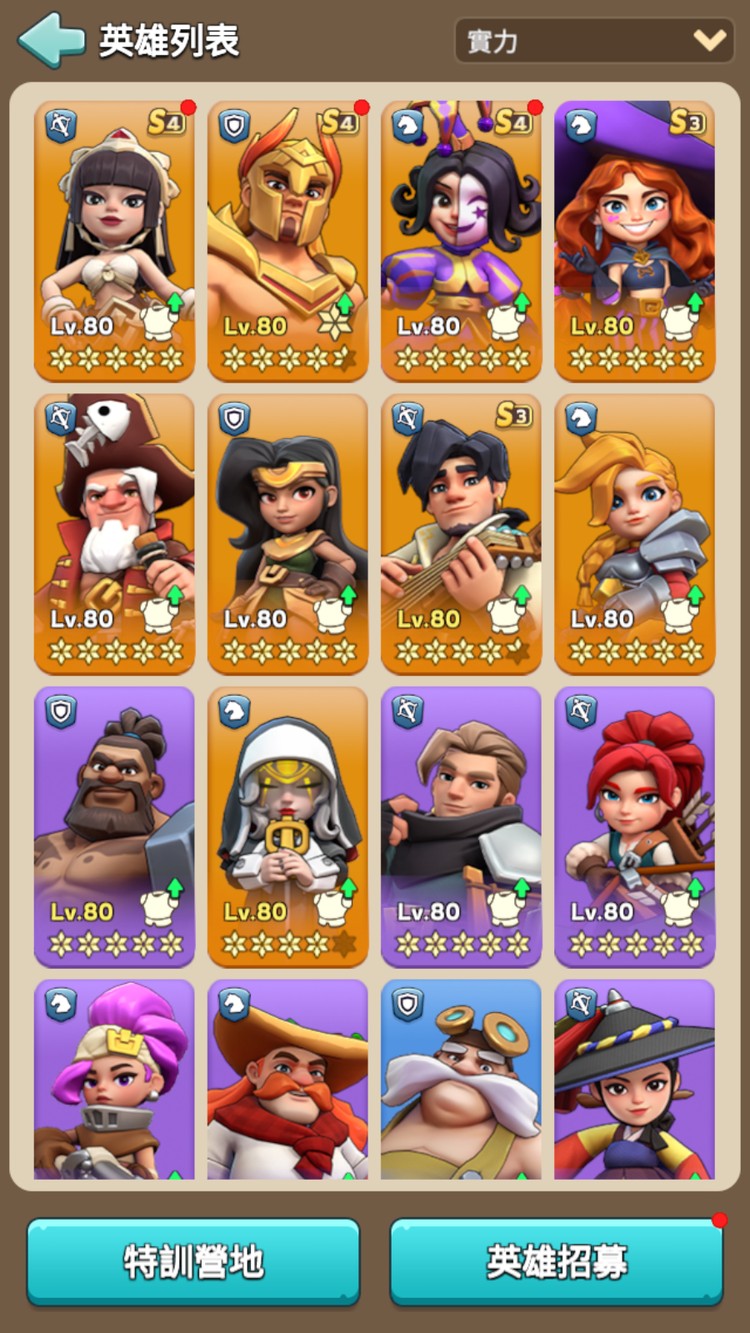The width and height of the screenshot is (750, 1333).
Task: Select the guitar-playing hero card
Action: 461,533
